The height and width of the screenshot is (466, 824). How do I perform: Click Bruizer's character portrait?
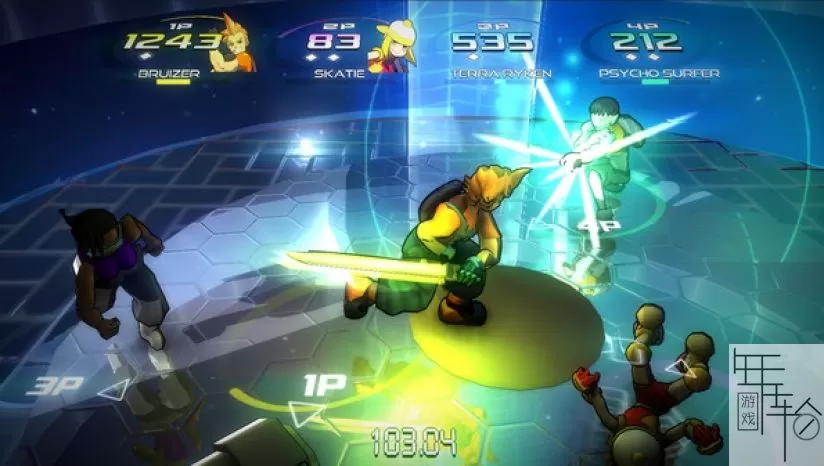click(x=239, y=45)
